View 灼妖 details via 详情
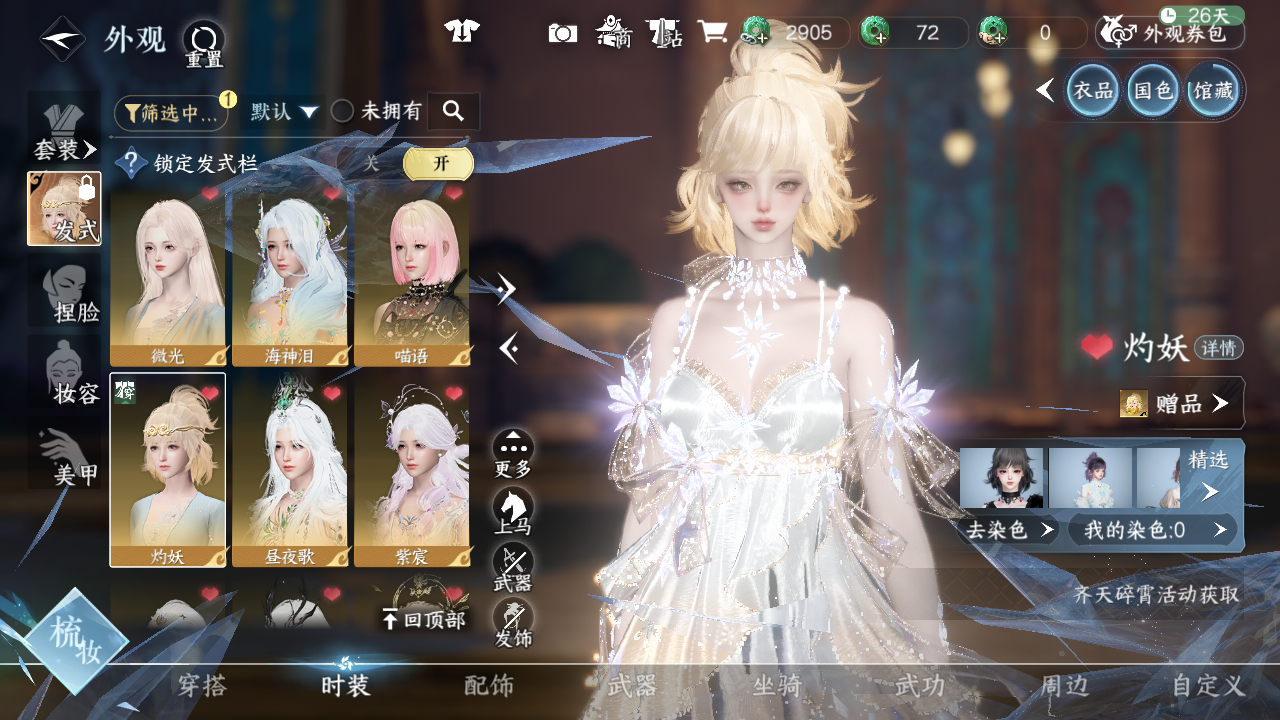This screenshot has height=720, width=1280. tap(1218, 348)
